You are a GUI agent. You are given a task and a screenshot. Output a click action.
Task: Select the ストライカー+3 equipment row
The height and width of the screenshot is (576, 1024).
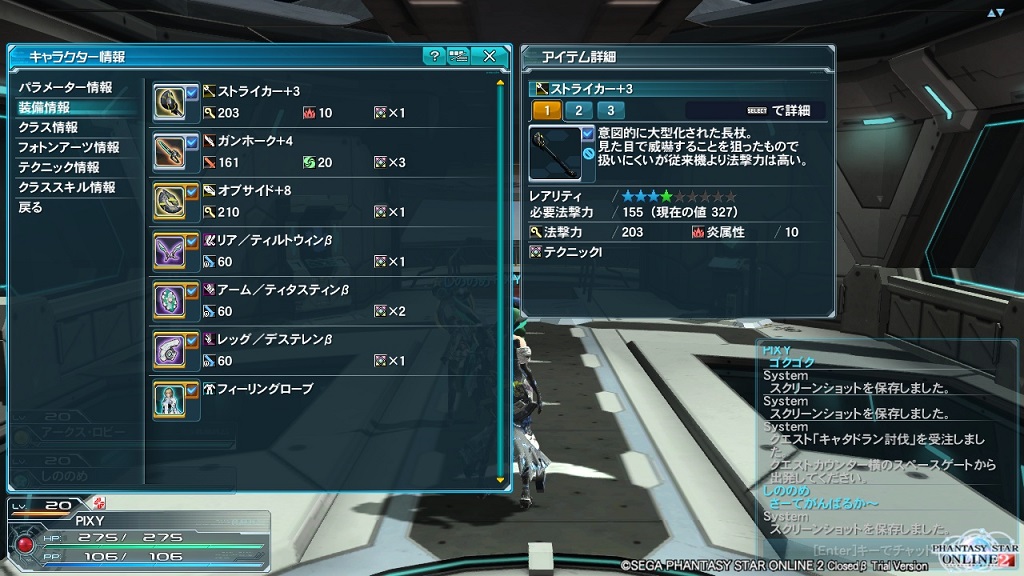coord(320,102)
